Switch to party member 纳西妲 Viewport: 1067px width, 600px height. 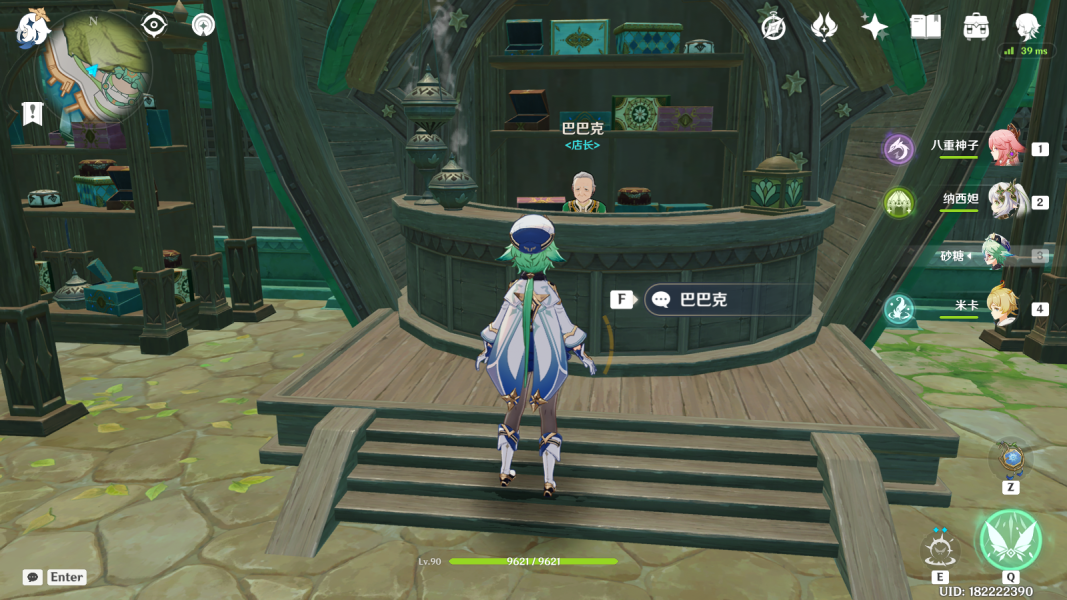[x=1004, y=201]
